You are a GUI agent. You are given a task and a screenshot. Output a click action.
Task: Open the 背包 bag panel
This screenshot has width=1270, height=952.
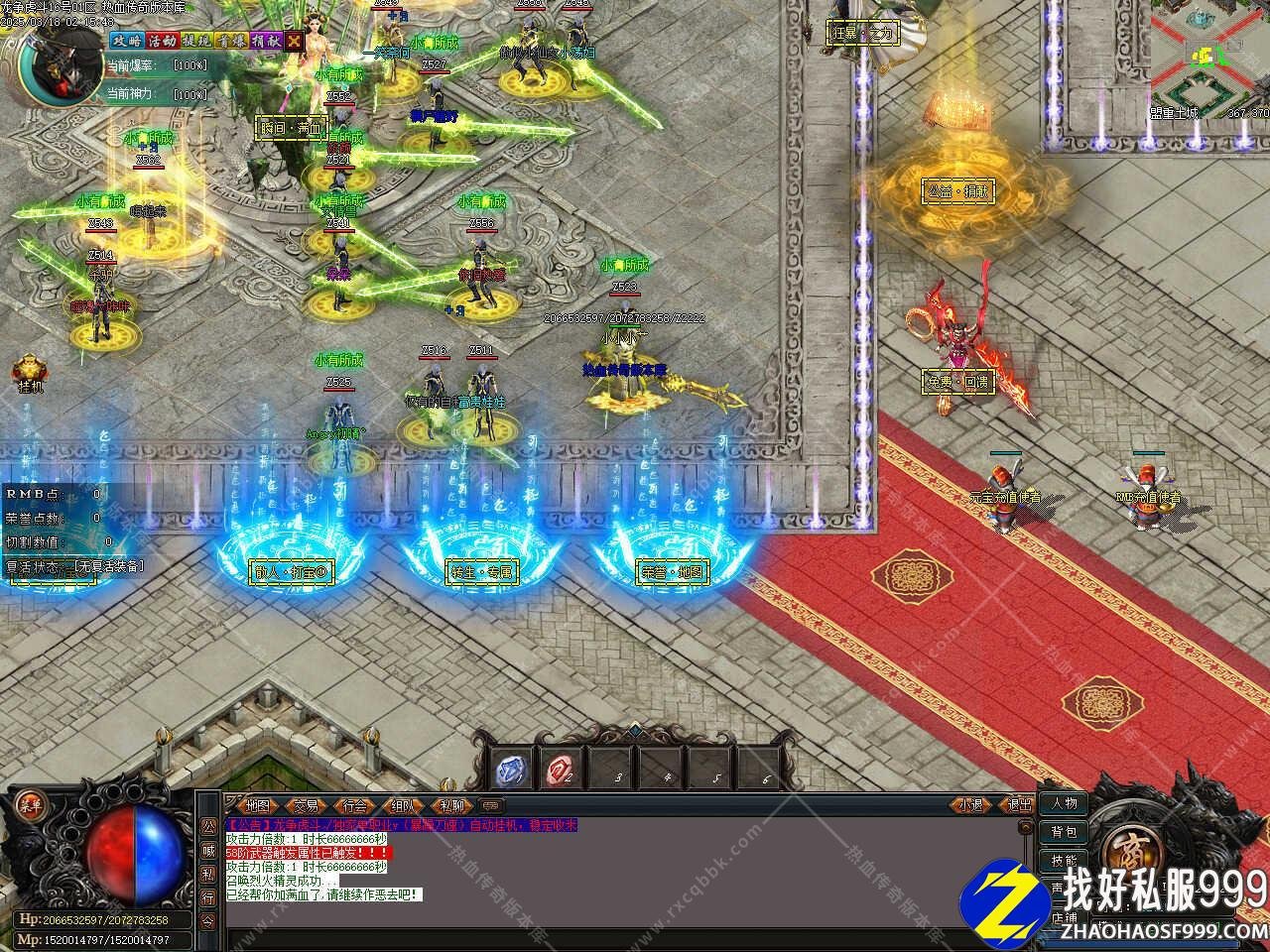(1065, 833)
